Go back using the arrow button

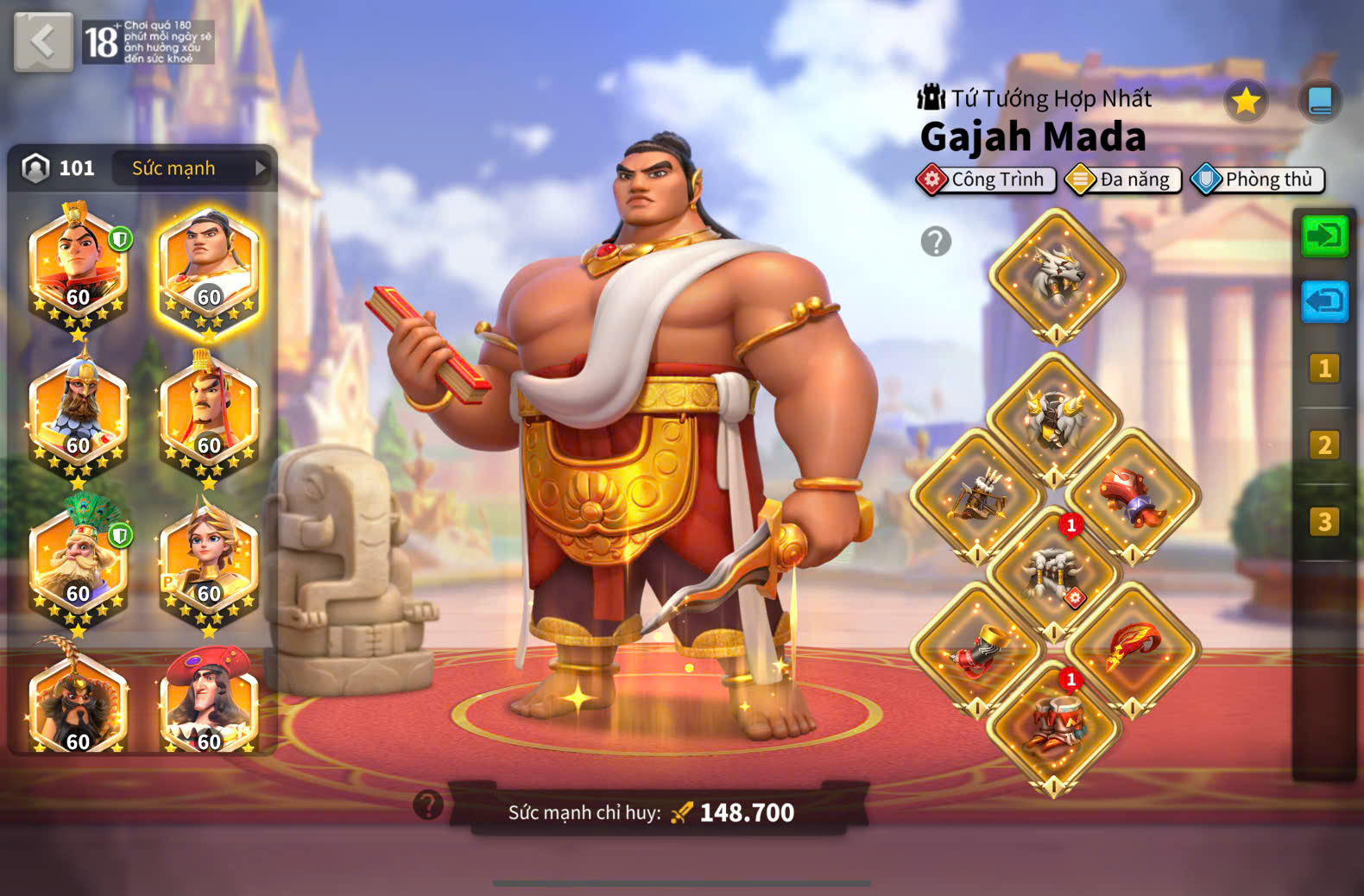click(x=43, y=41)
